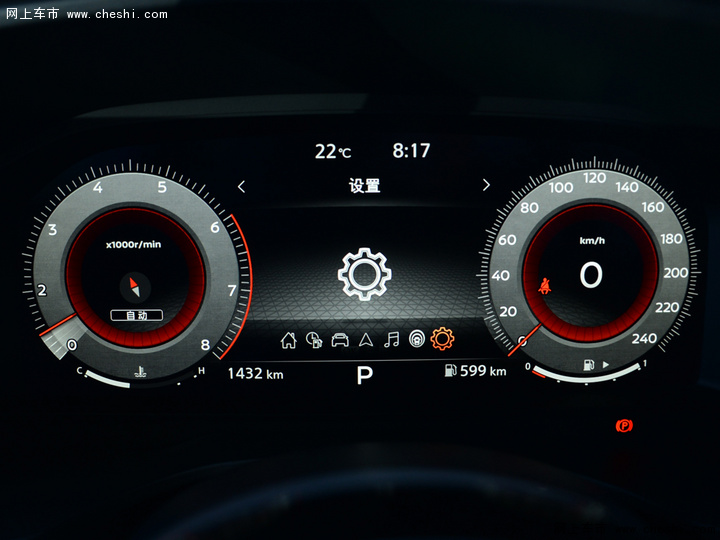Open the large white gear in the center
The height and width of the screenshot is (540, 720).
click(x=363, y=274)
